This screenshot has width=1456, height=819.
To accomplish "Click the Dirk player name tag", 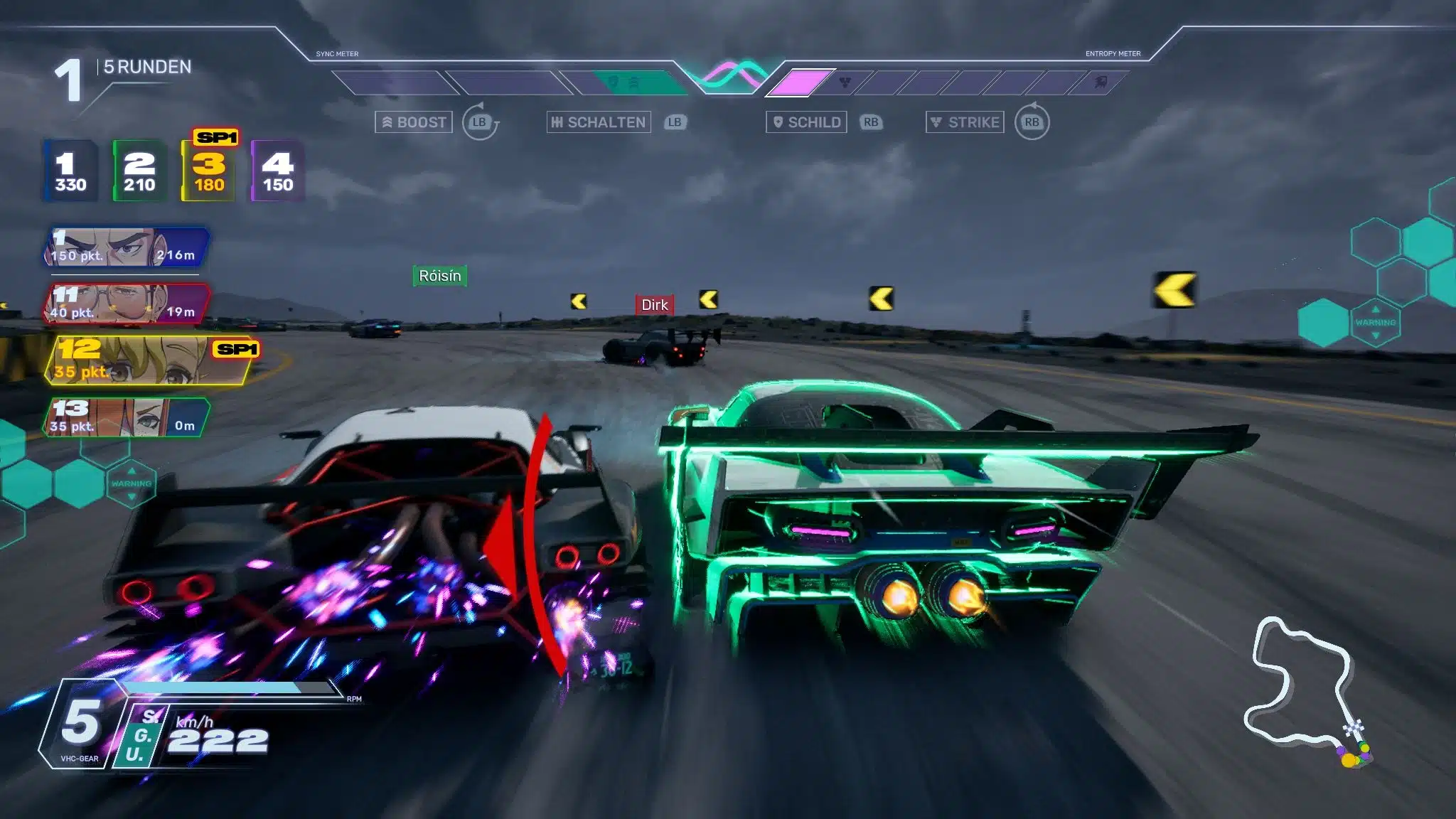I will [654, 305].
